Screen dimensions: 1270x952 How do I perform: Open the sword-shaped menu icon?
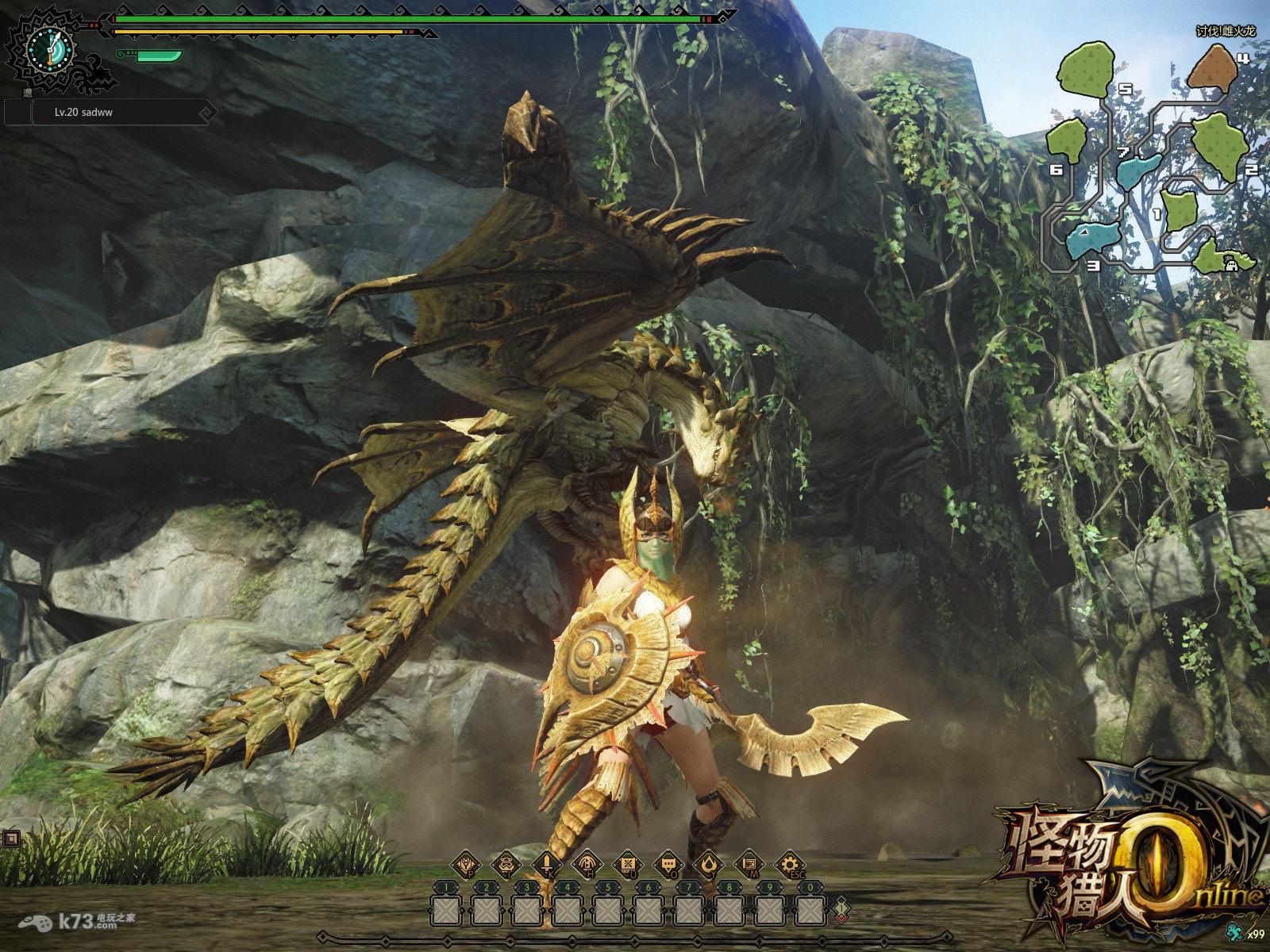(546, 864)
